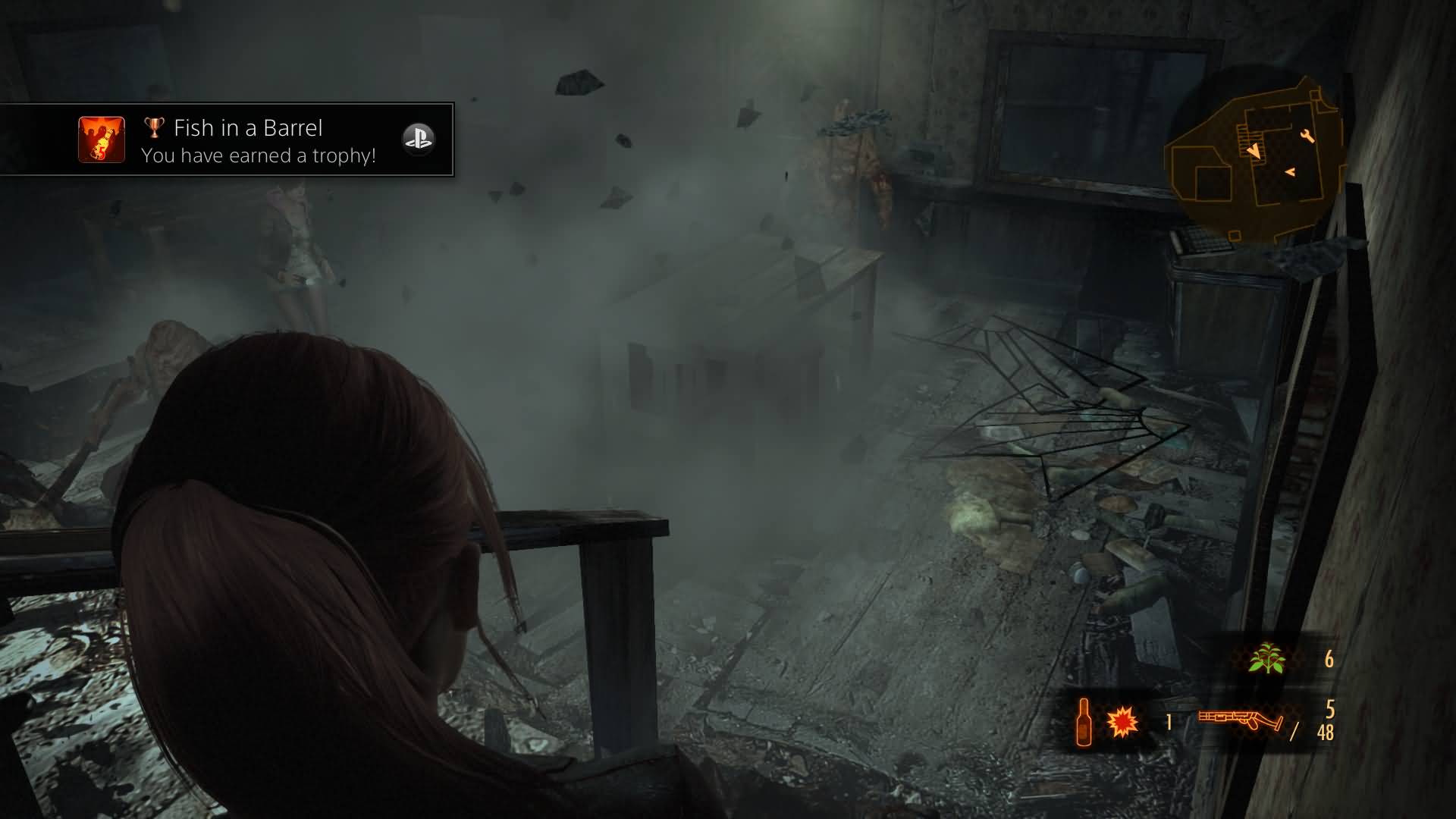Choose the firebomb bottle sub-weapon icon
The image size is (1456, 819).
point(1084,721)
